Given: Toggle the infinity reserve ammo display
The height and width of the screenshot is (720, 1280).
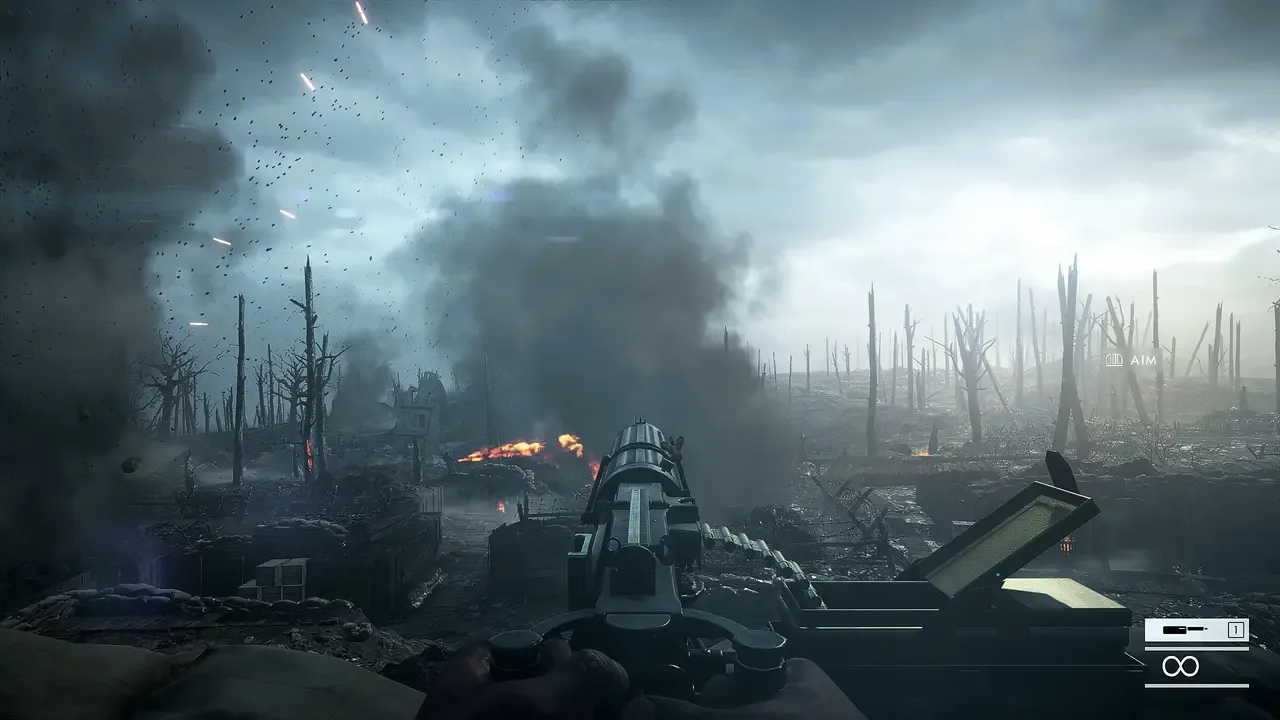Looking at the screenshot, I should point(1181,667).
